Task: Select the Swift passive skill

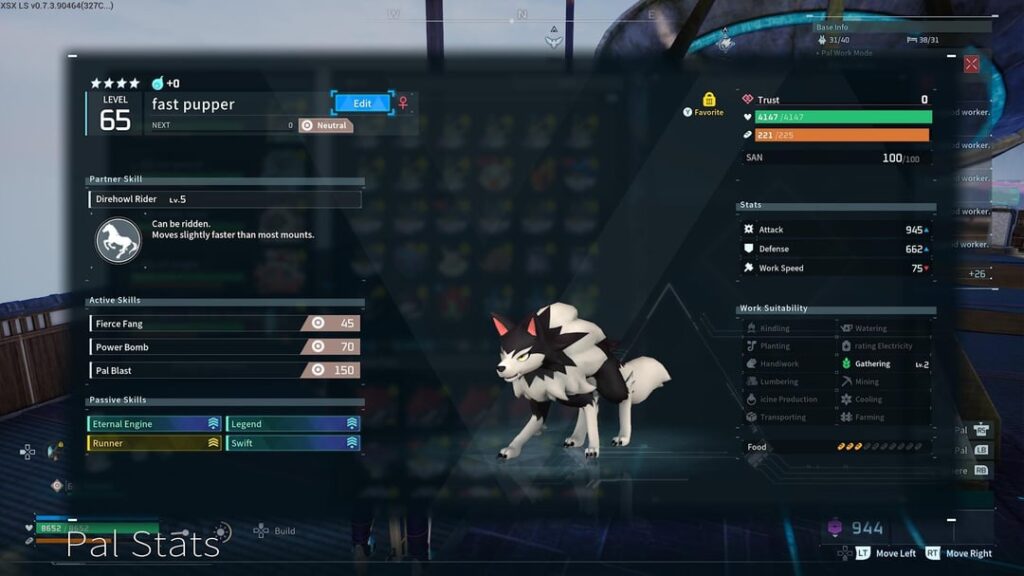Action: (293, 443)
